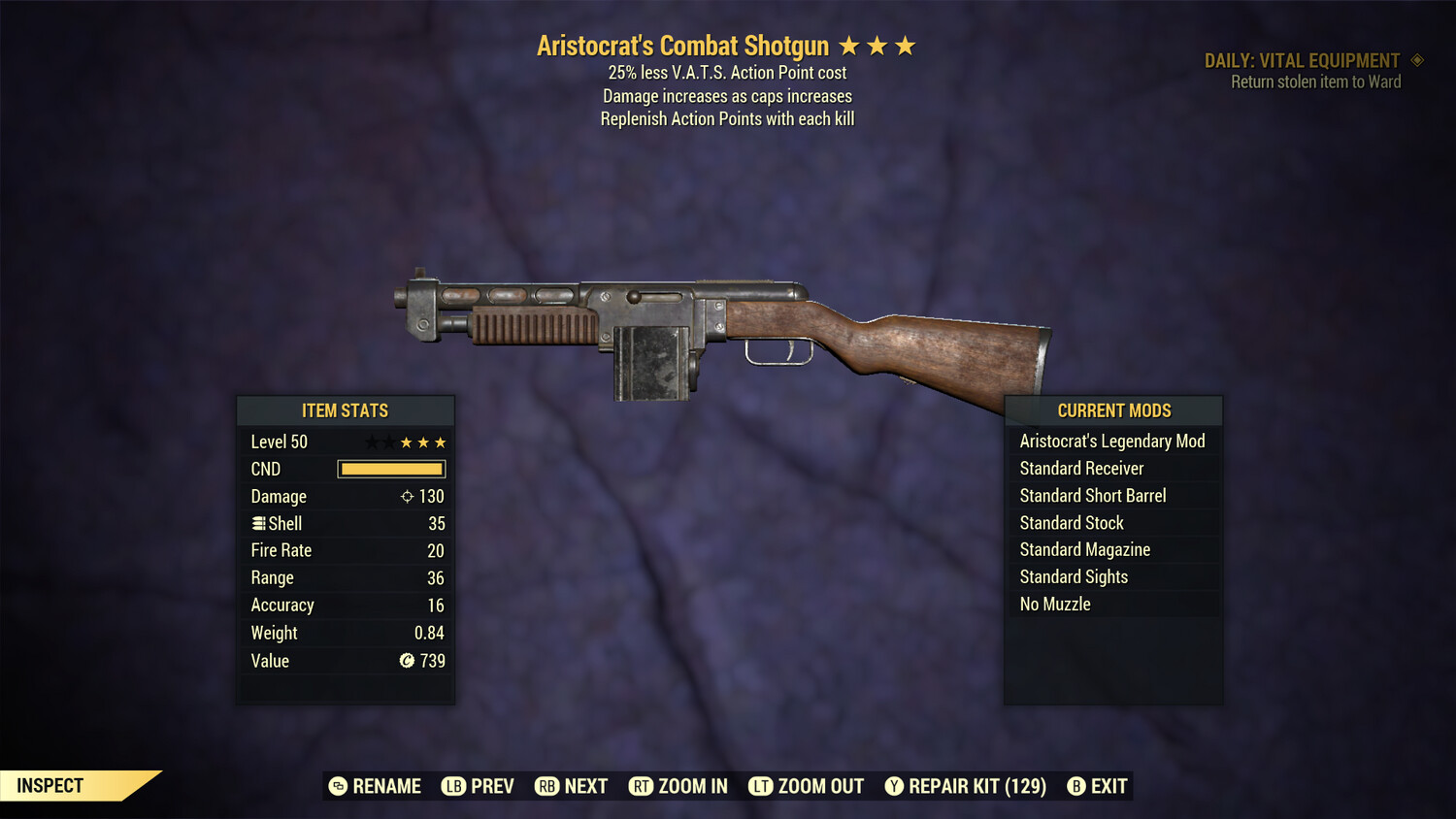Click the LT Zoom Out icon
This screenshot has height=819, width=1456.
[x=761, y=786]
